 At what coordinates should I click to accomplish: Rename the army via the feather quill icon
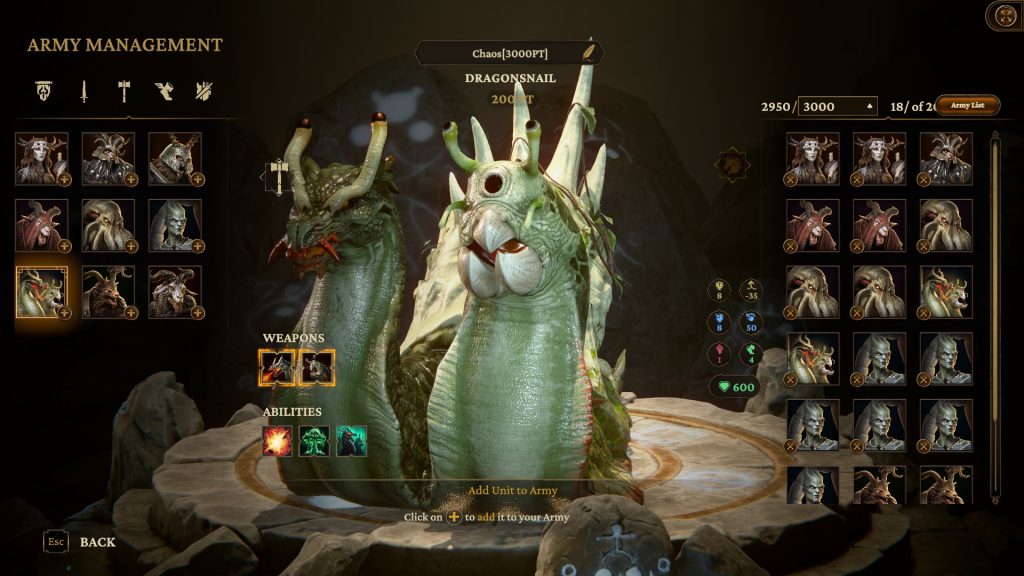590,52
